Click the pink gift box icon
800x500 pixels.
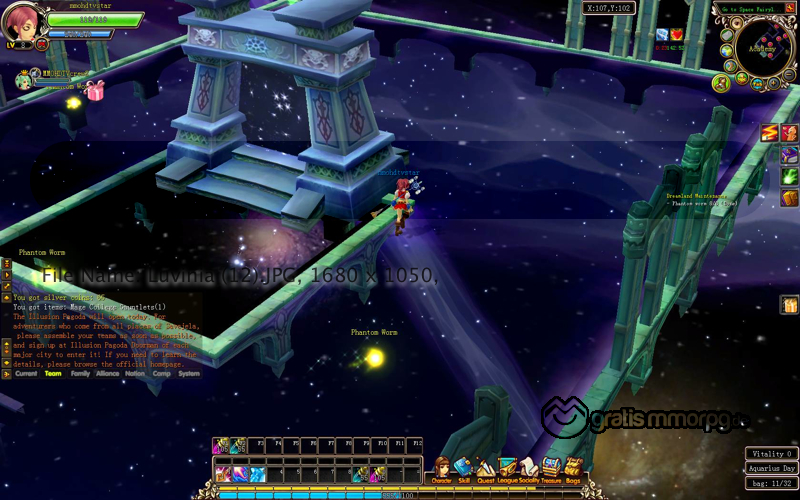pos(95,91)
